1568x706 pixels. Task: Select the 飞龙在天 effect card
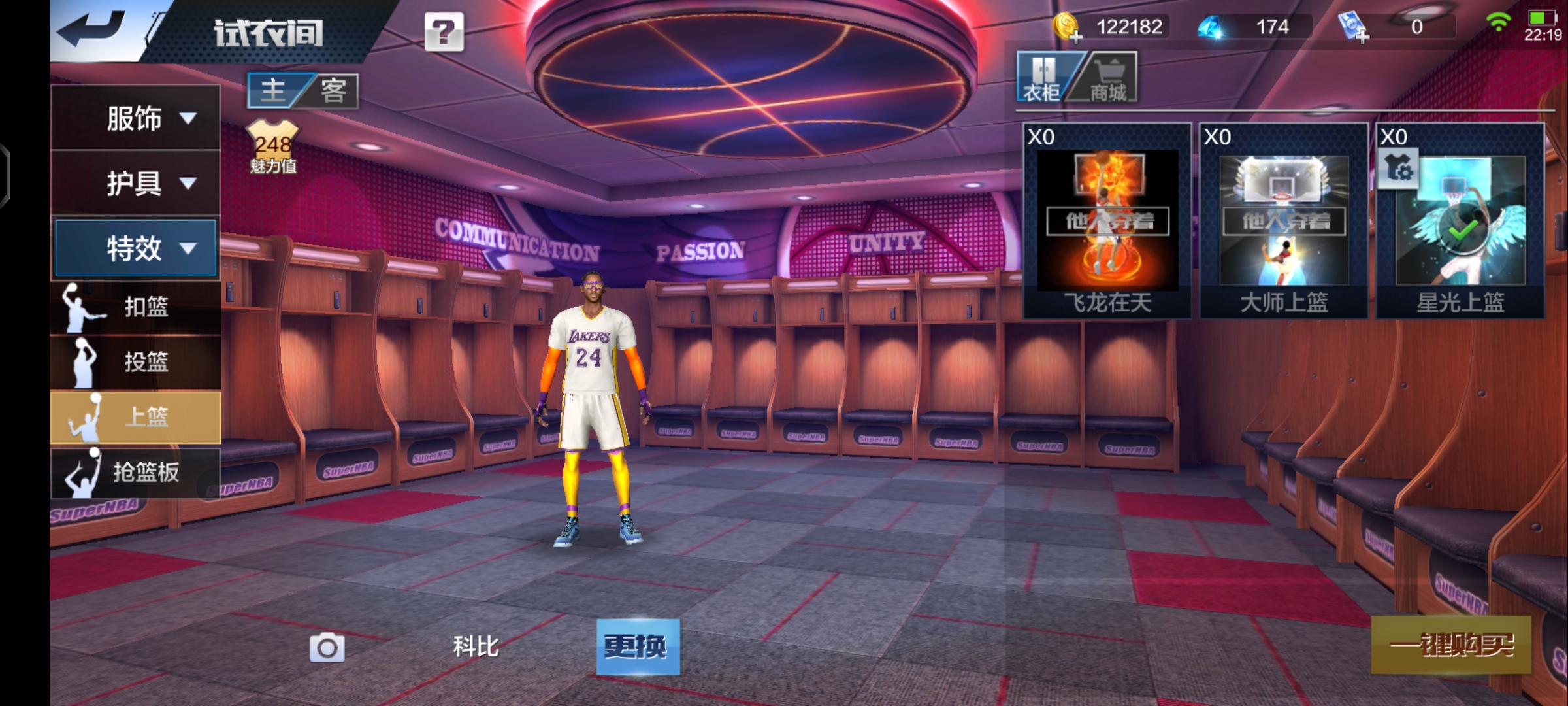1107,221
